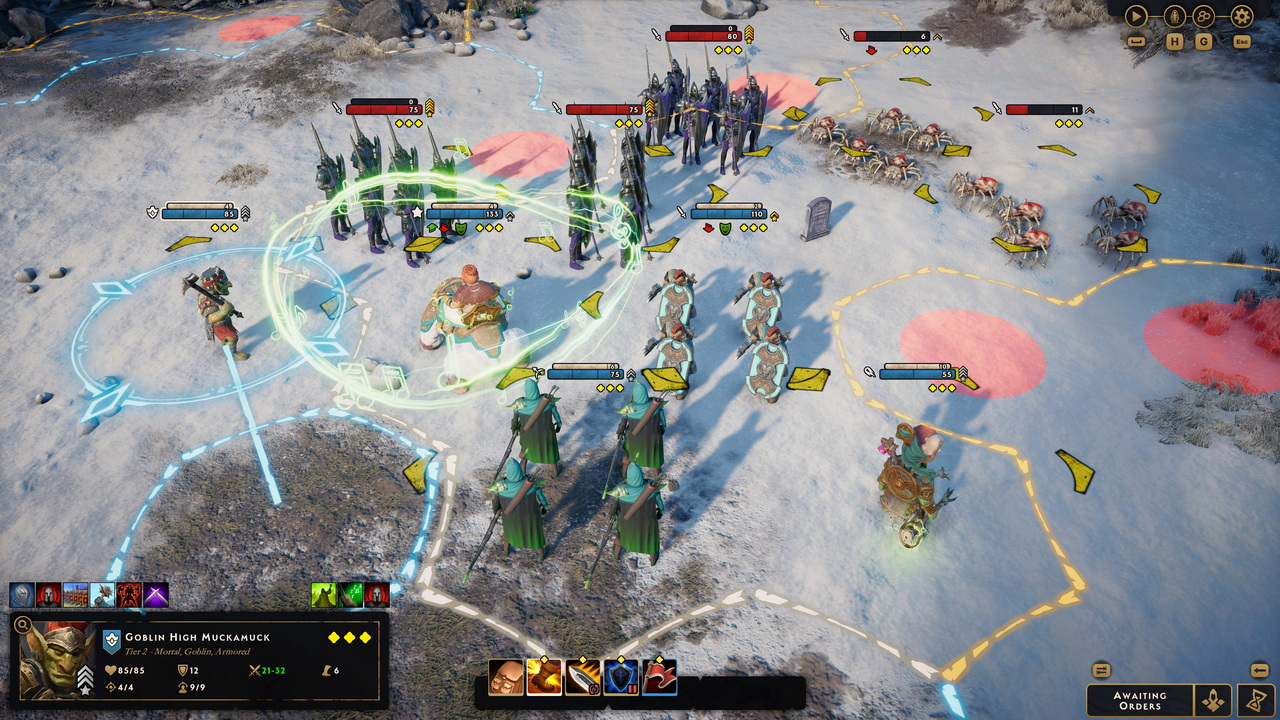This screenshot has height=720, width=1280.
Task: Expand the panel via bottom-right arrow icon
Action: point(1260,670)
